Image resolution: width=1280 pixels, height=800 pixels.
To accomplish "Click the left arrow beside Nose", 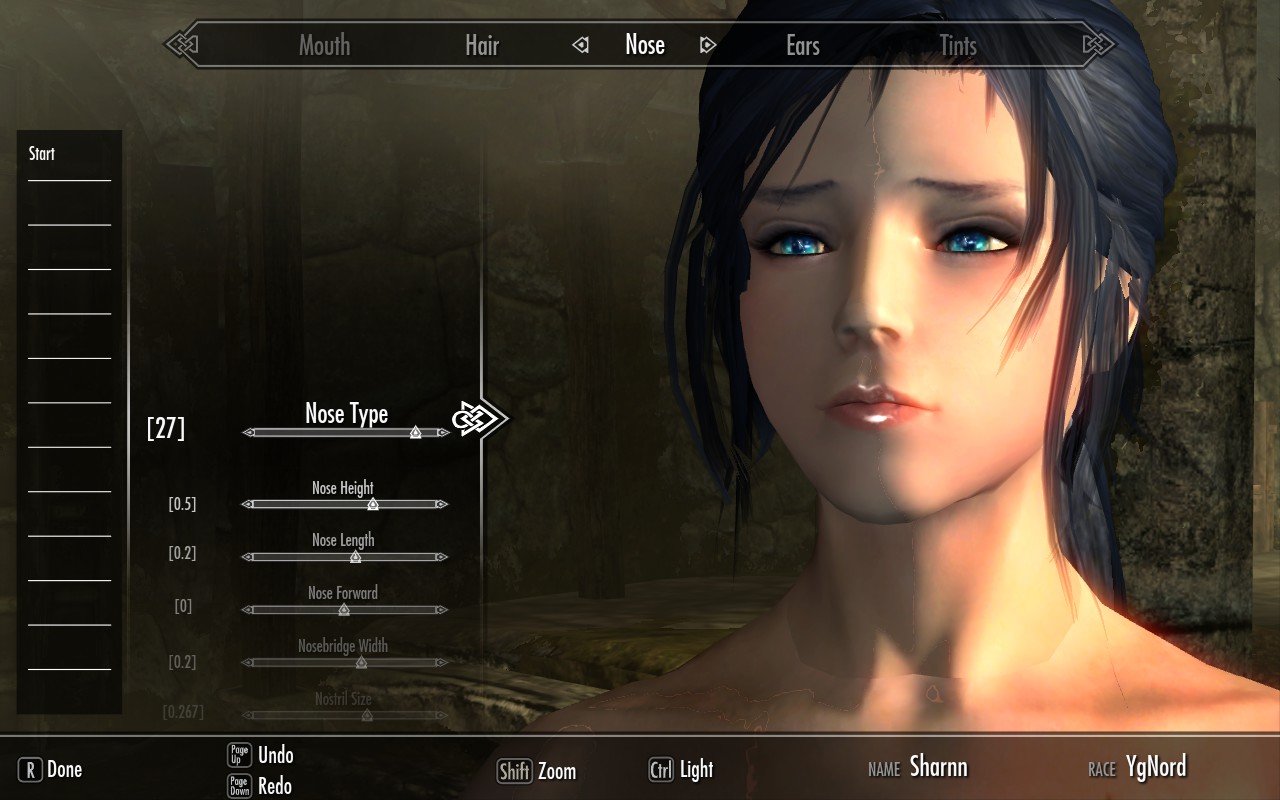I will coord(580,45).
